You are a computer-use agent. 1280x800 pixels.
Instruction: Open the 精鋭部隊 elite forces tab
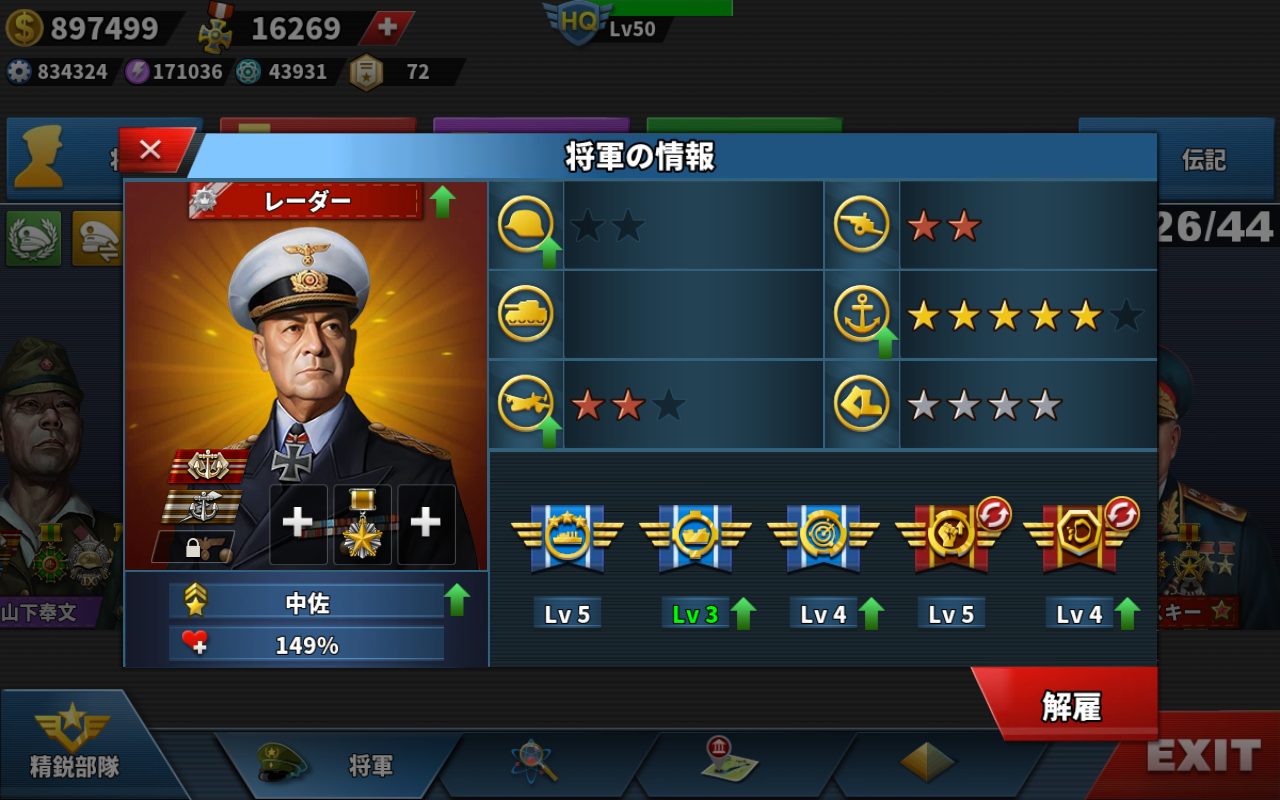(74, 745)
